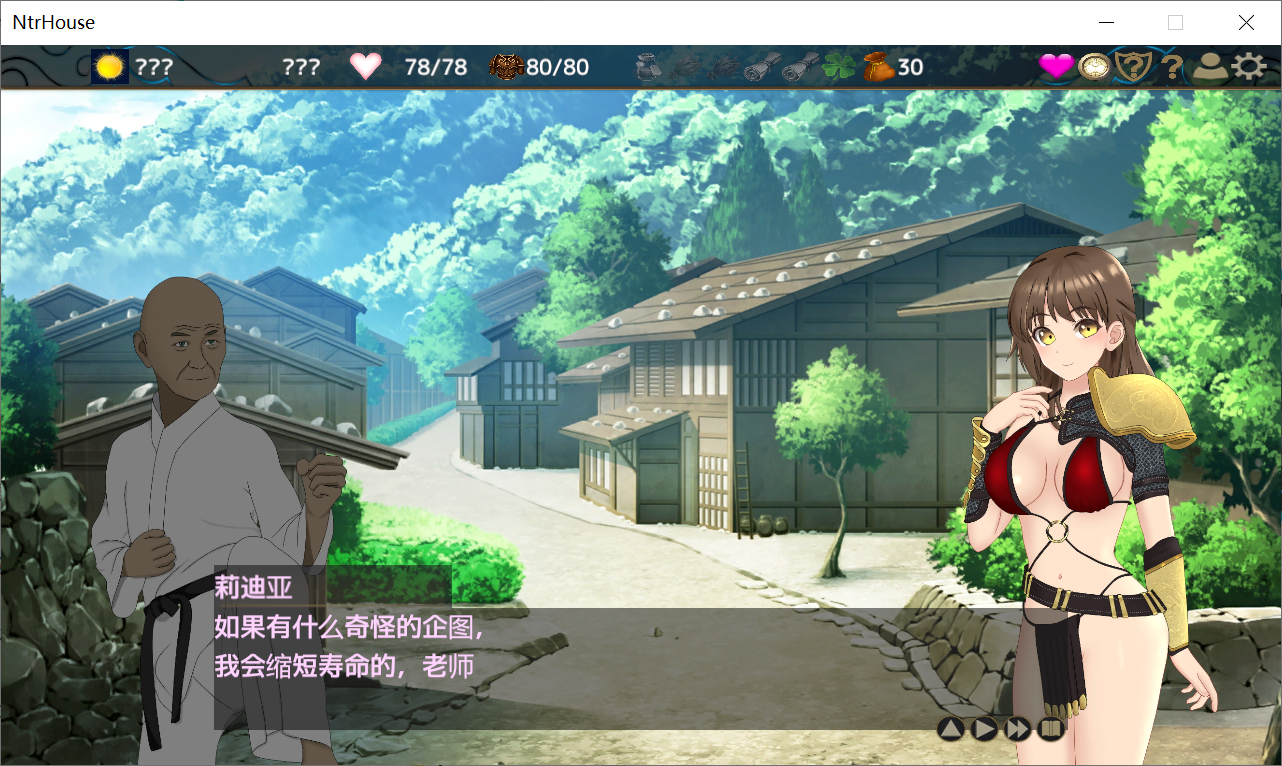Image resolution: width=1282 pixels, height=766 pixels.
Task: Click the grayed-out scroll item slot
Action: pyautogui.click(x=762, y=64)
